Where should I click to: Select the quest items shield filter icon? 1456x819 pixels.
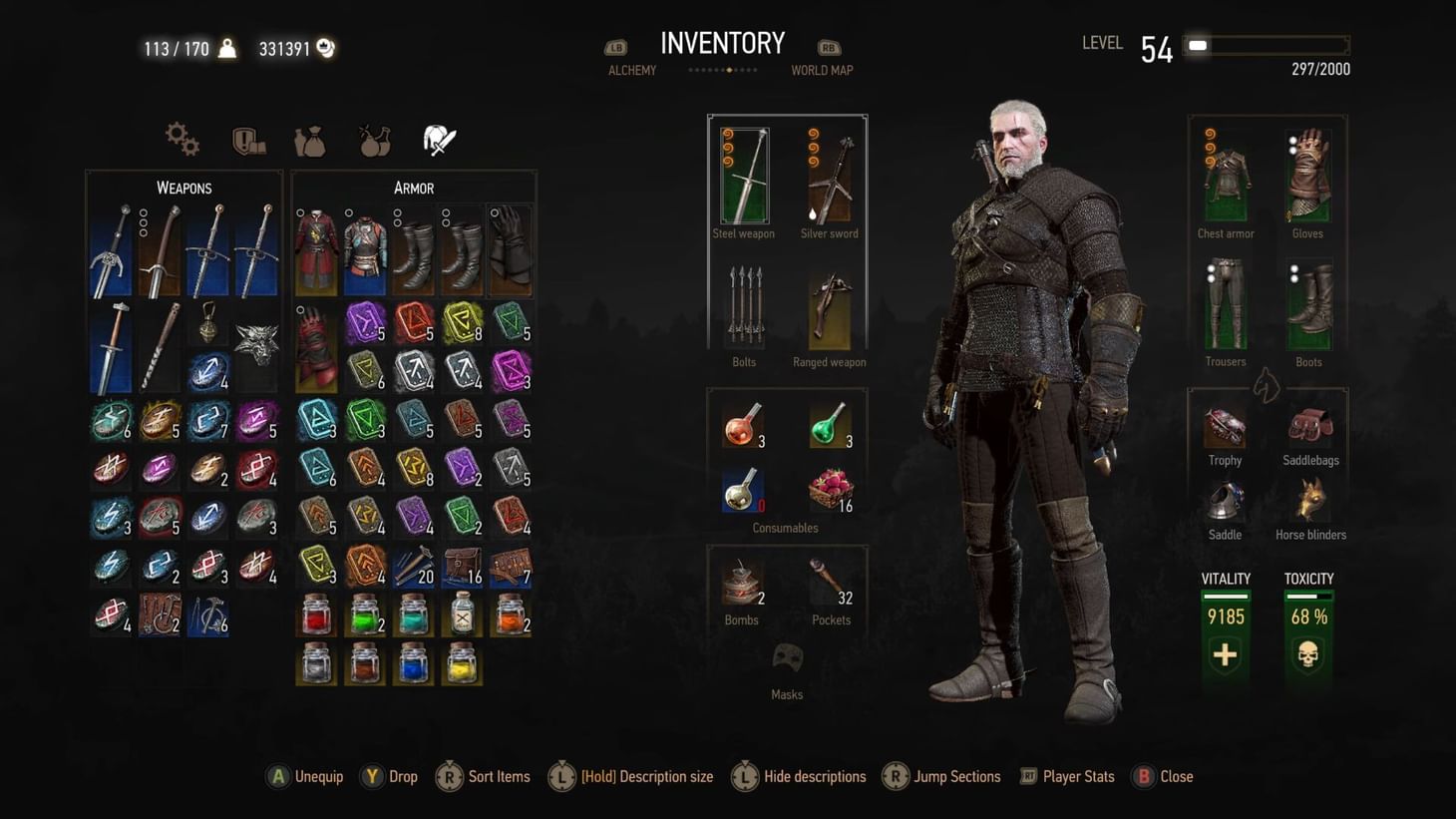[x=246, y=140]
